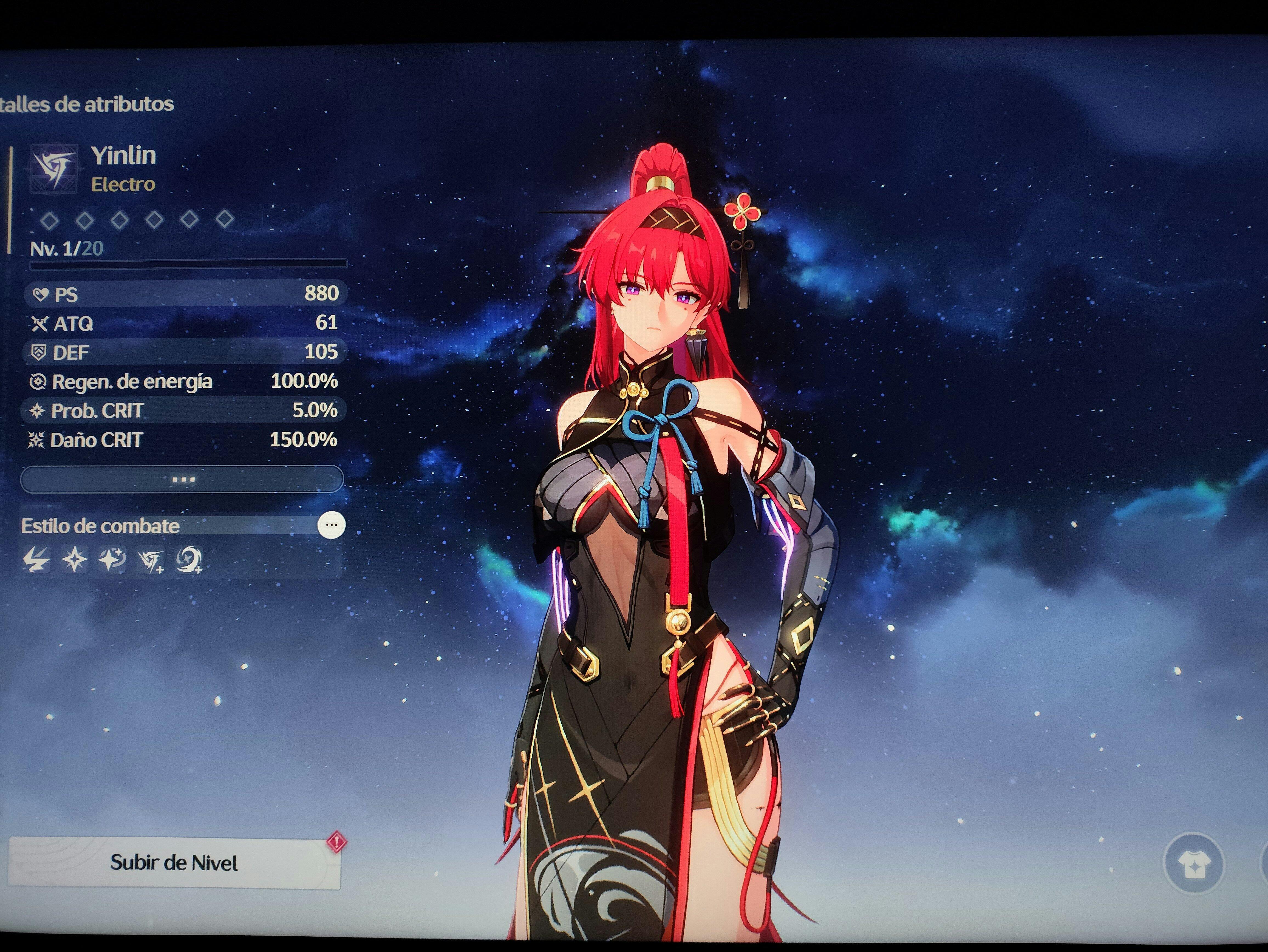This screenshot has width=1268, height=952.
Task: Select the PS attribute row
Action: tap(185, 294)
